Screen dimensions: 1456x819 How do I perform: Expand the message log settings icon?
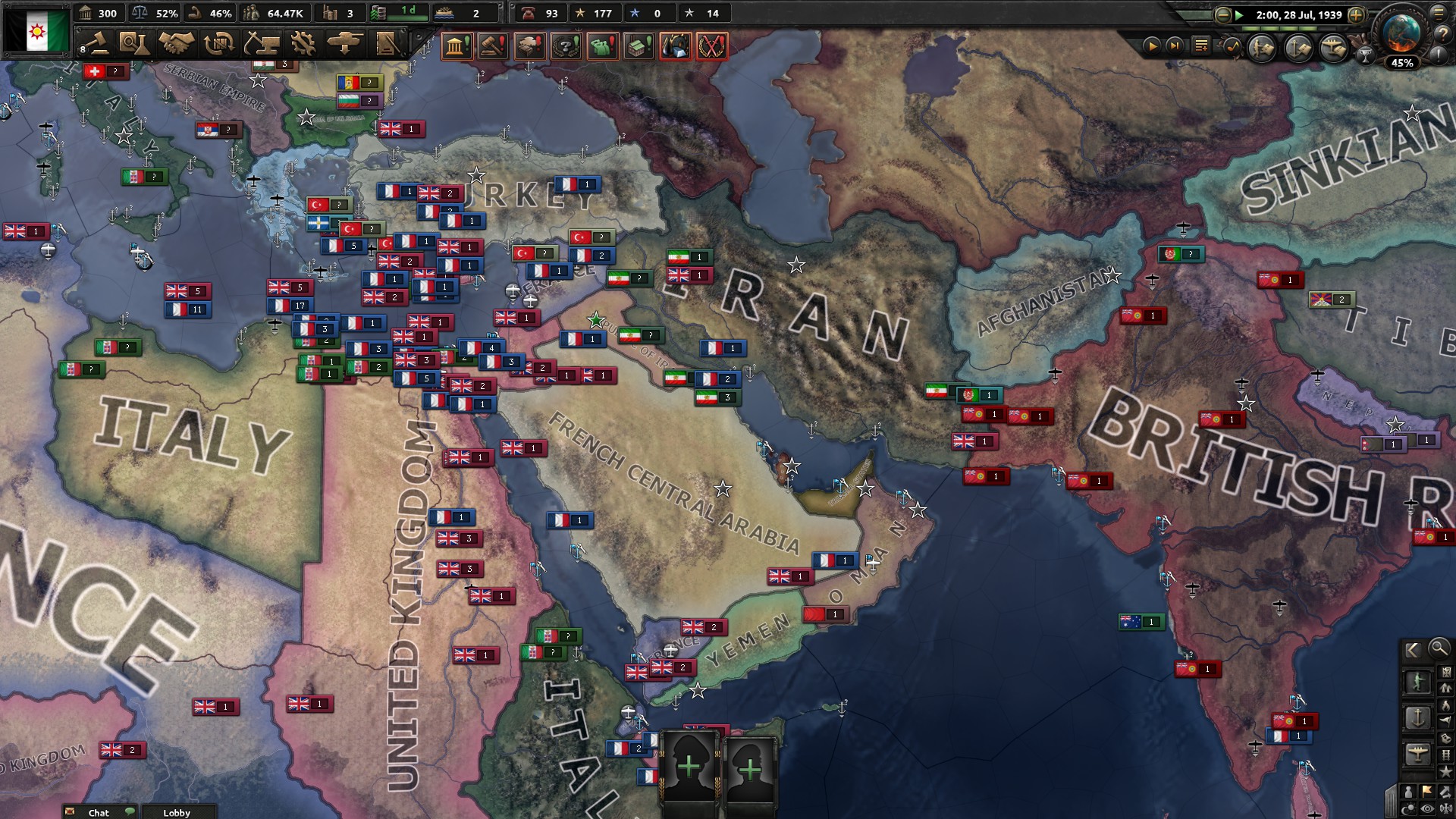(1201, 45)
